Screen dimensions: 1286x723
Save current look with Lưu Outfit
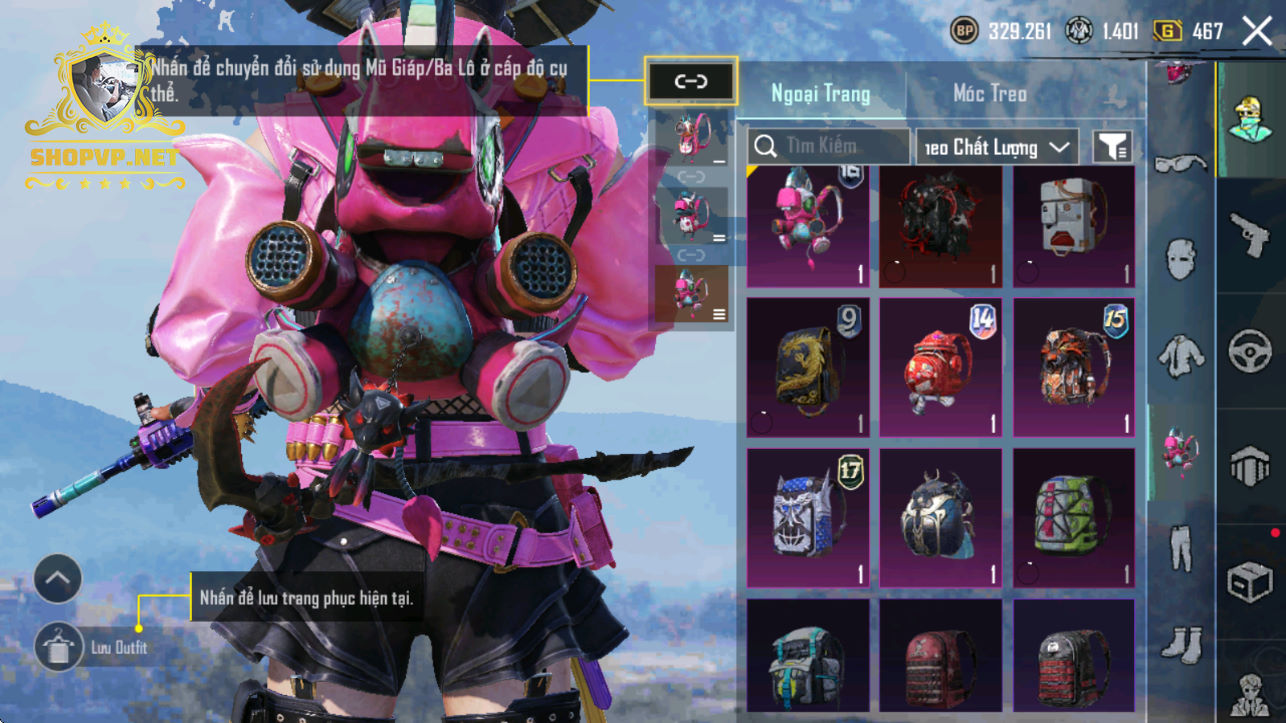pyautogui.click(x=59, y=647)
